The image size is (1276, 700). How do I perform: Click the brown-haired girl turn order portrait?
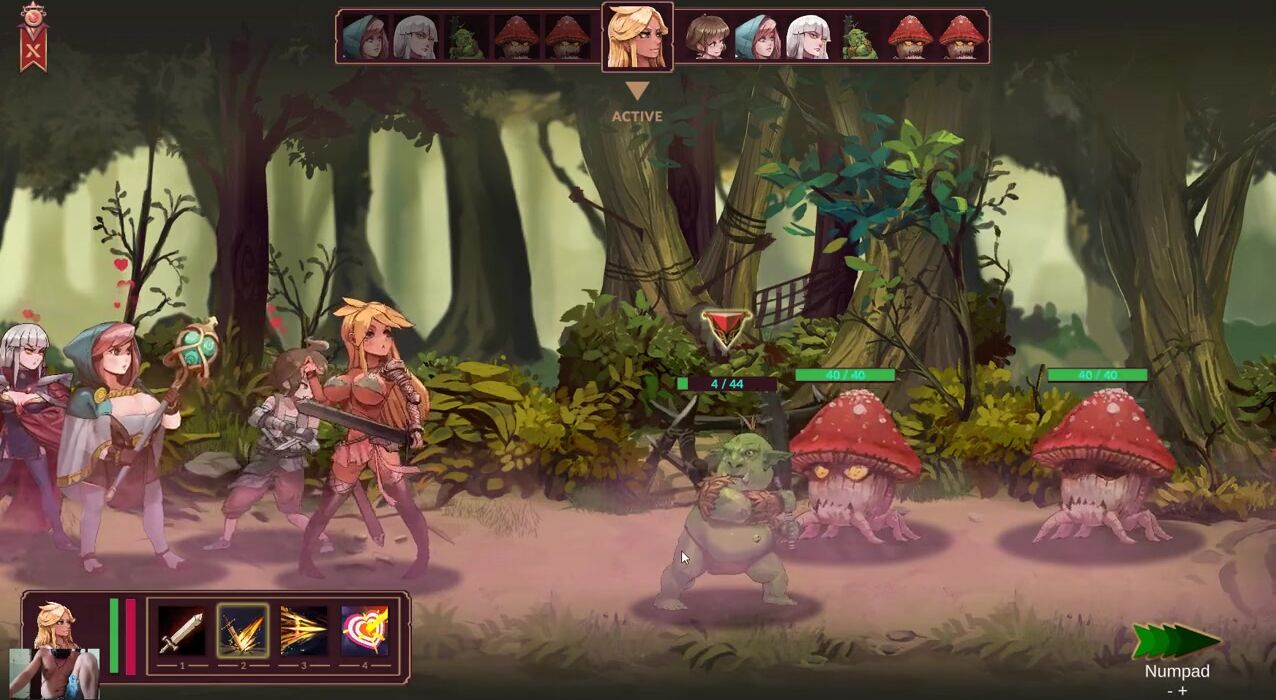point(707,38)
